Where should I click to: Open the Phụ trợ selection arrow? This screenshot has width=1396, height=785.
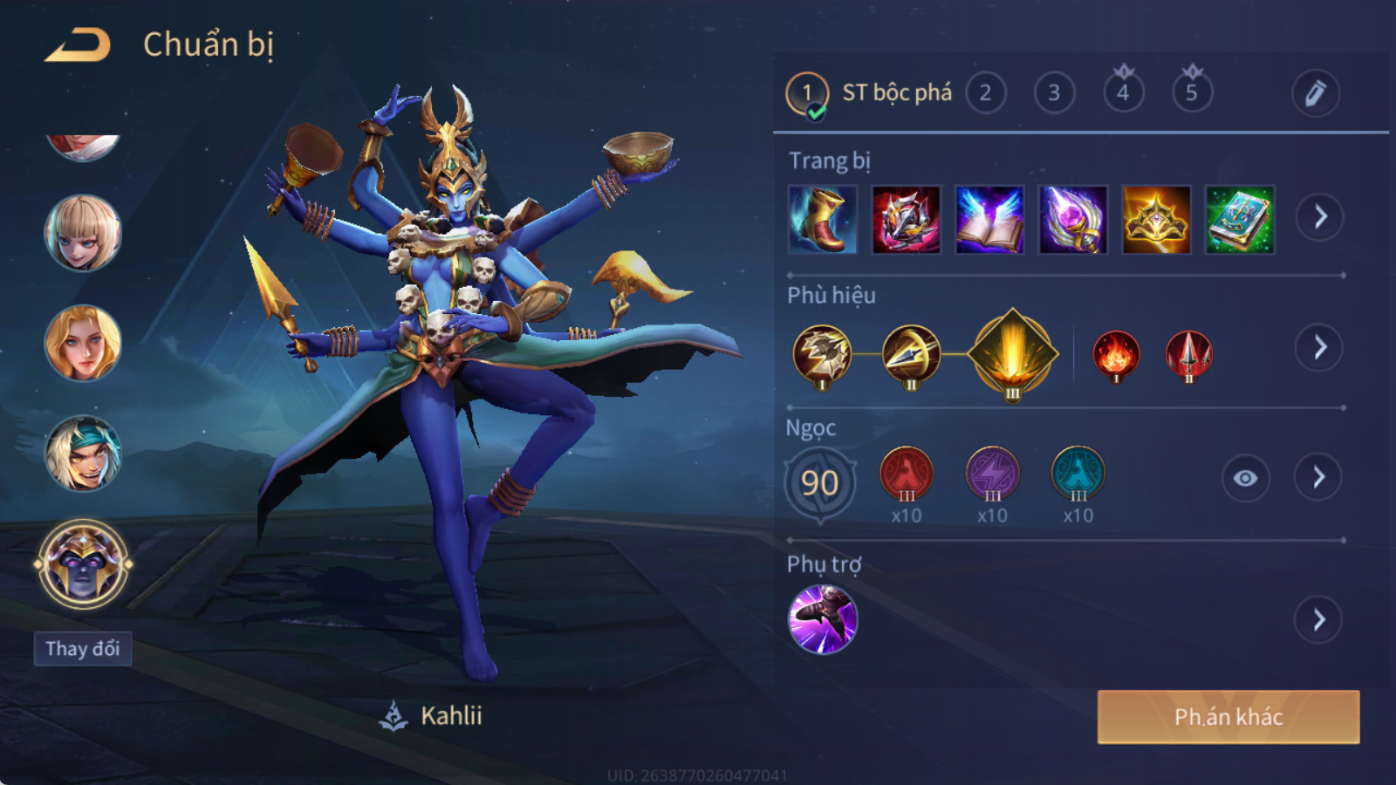(1319, 620)
